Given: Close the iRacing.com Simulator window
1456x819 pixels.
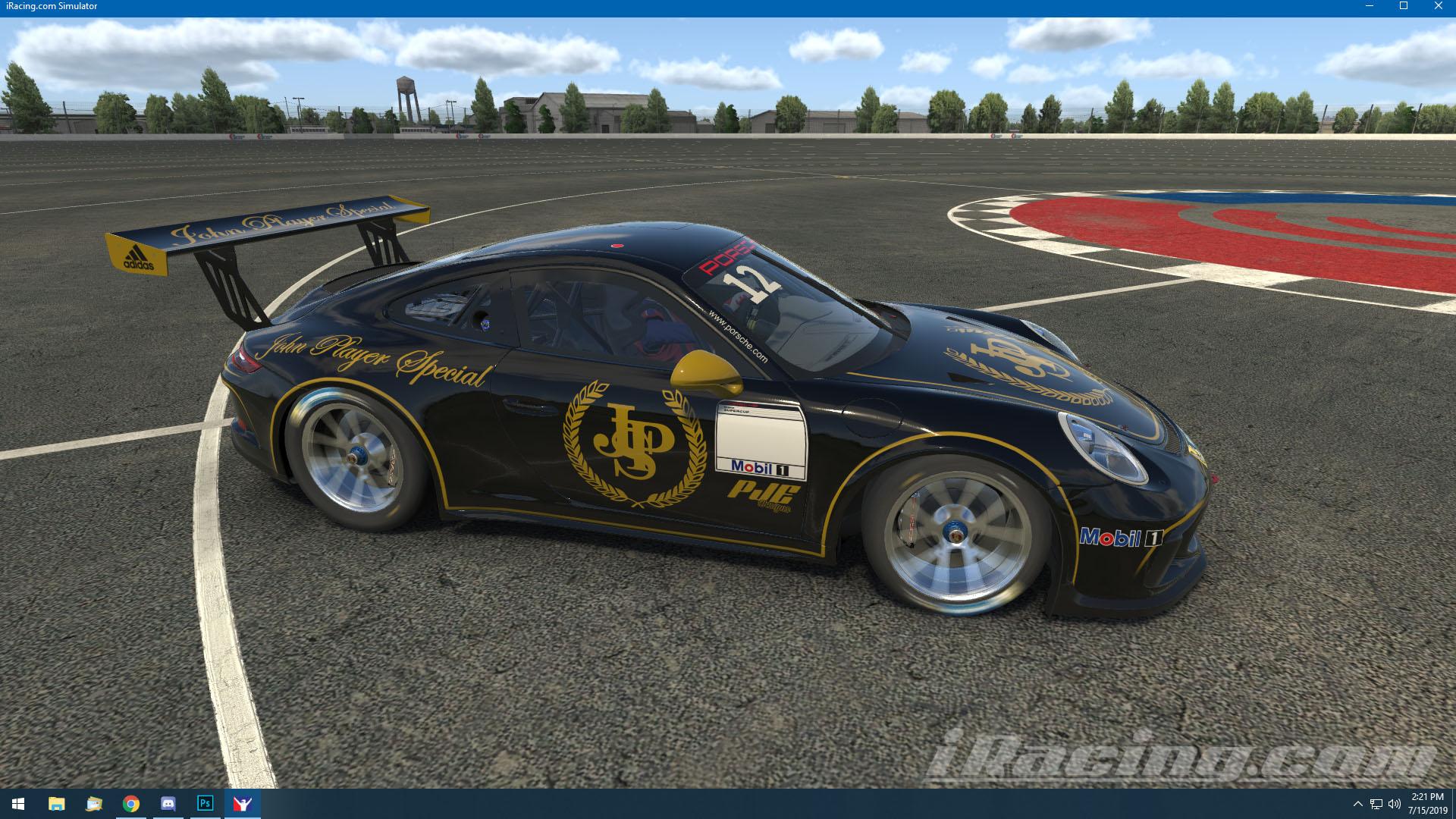Looking at the screenshot, I should tap(1439, 6).
